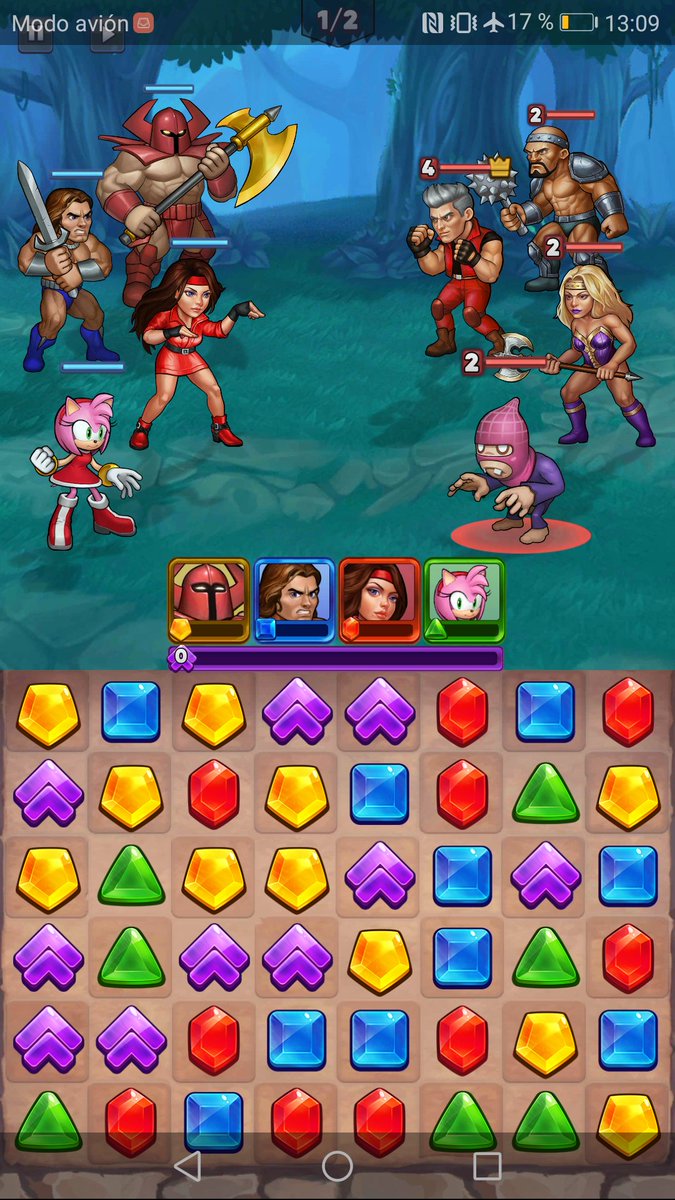Select the brown-haired swordsman hero portrait
The width and height of the screenshot is (675, 1200).
tap(294, 600)
